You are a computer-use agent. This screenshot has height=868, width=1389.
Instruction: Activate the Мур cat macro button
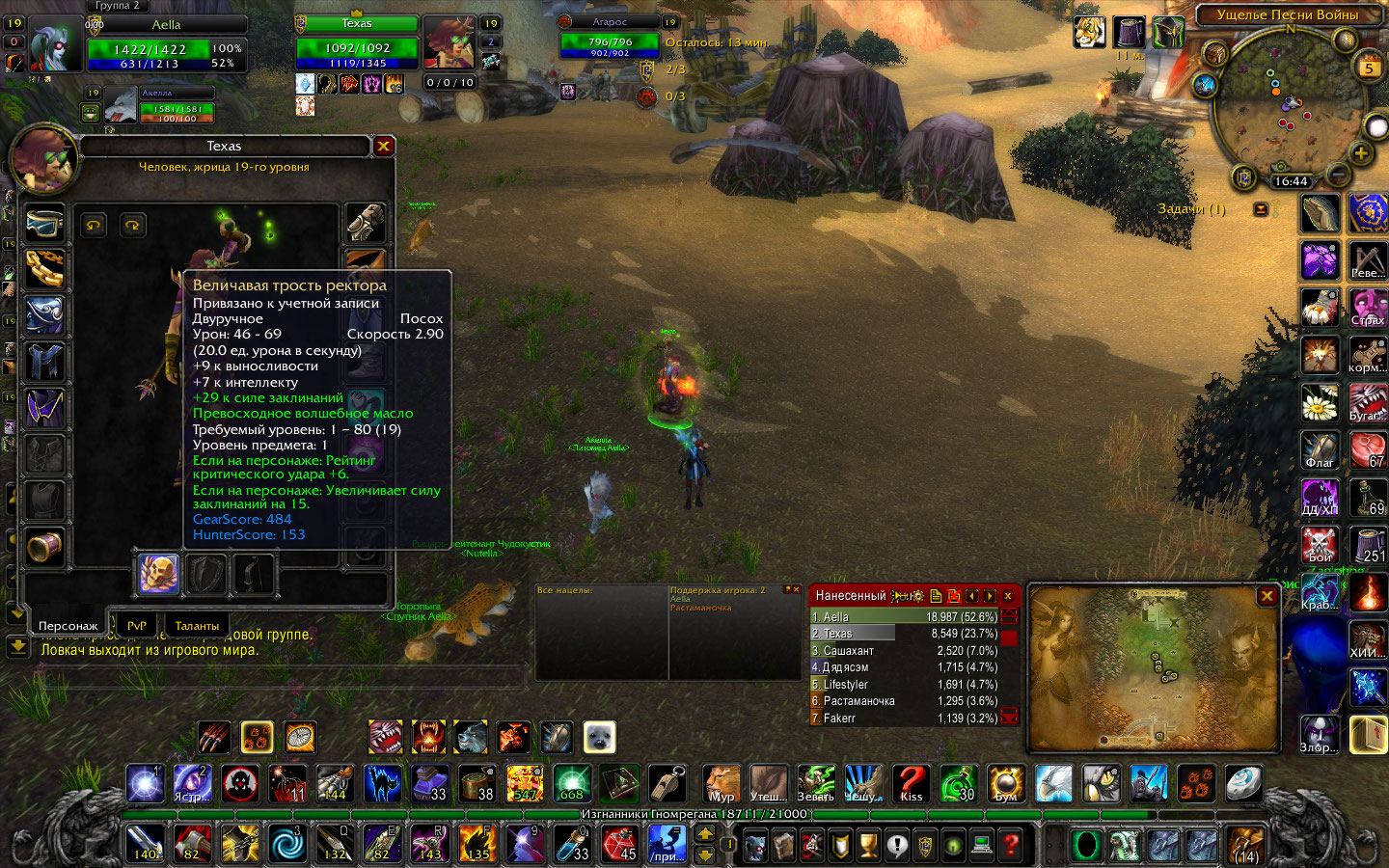coord(722,784)
